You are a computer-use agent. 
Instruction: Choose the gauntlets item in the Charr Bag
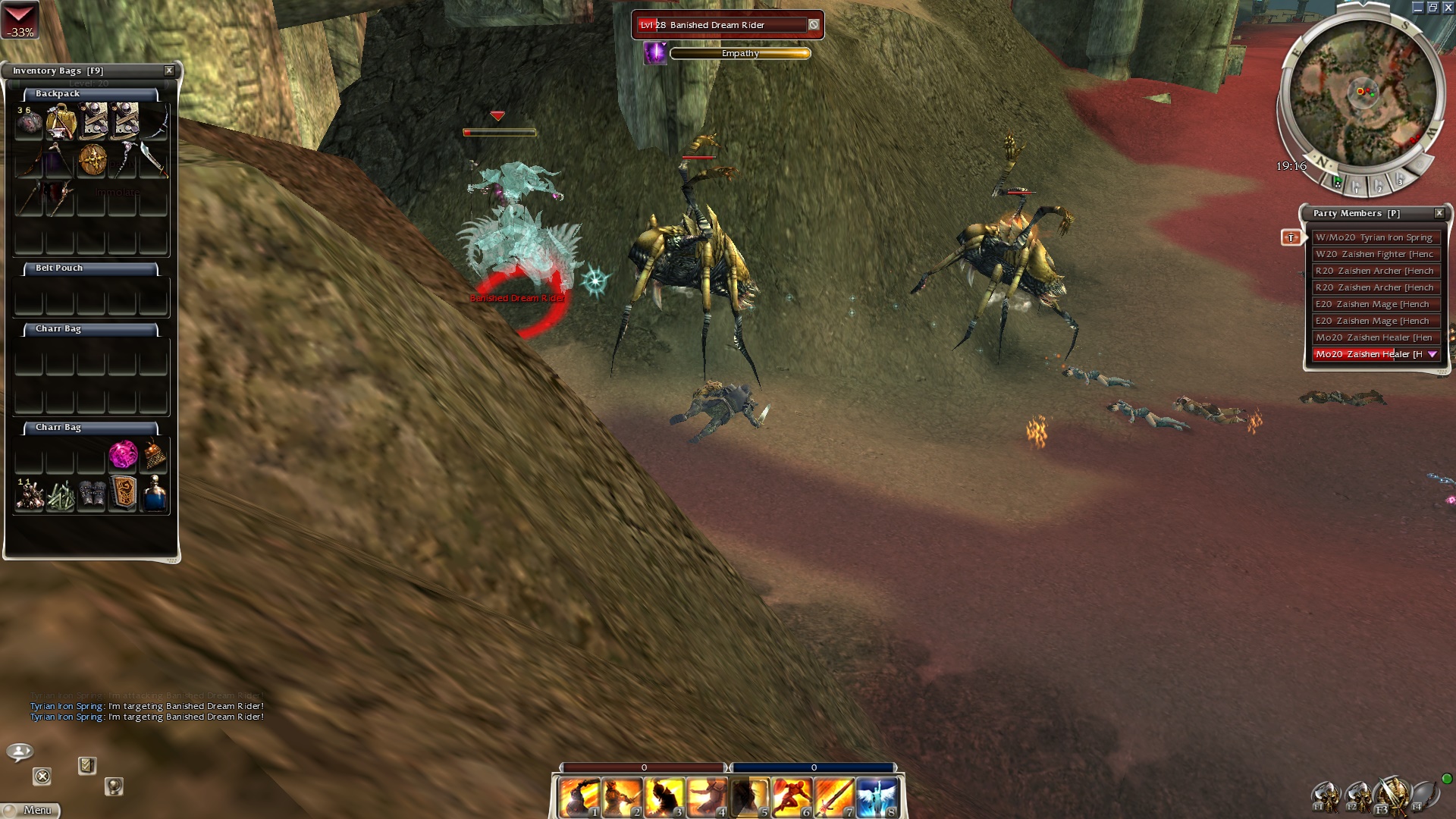coord(92,494)
